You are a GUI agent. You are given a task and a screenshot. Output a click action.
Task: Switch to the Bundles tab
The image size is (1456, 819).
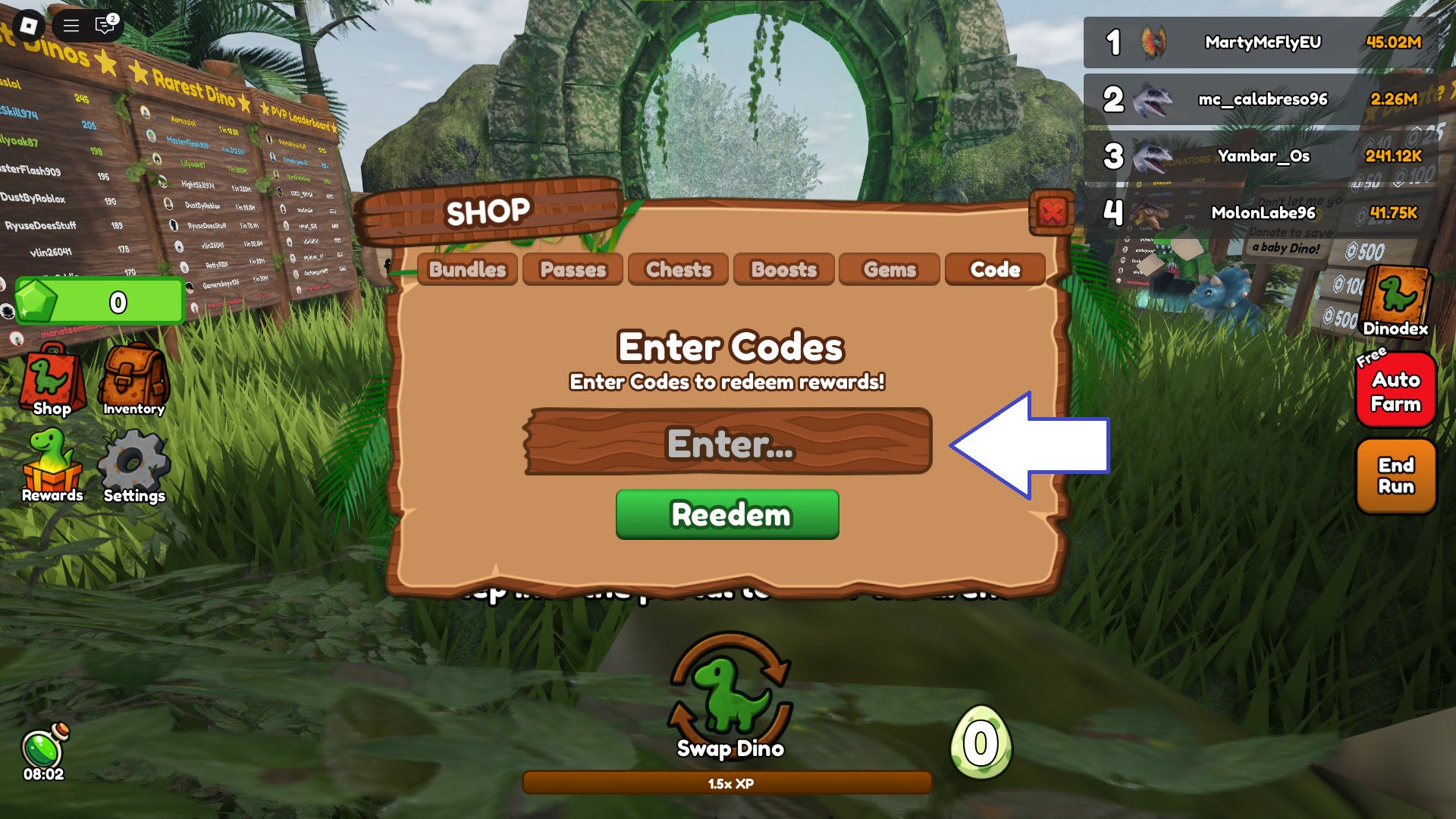(x=467, y=269)
